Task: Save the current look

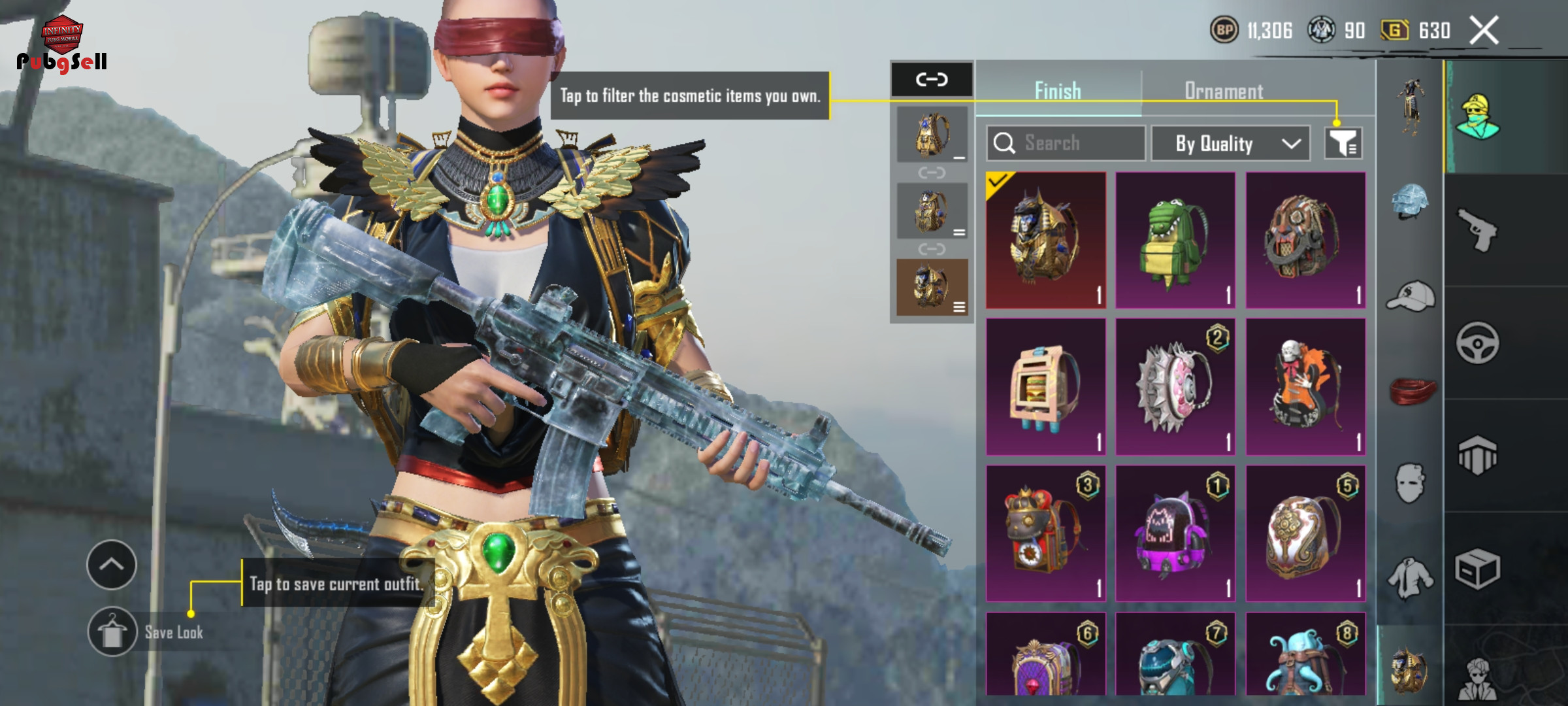Action: click(x=112, y=632)
